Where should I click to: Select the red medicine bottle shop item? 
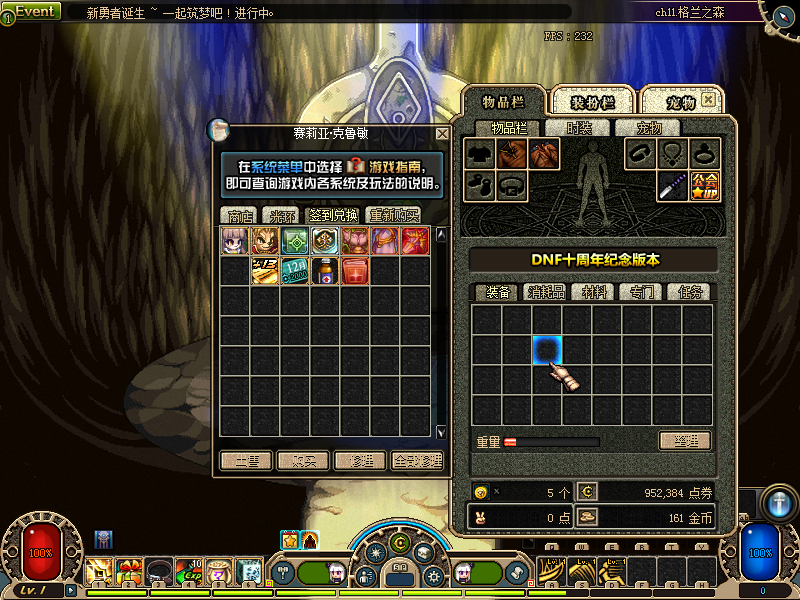[x=325, y=271]
